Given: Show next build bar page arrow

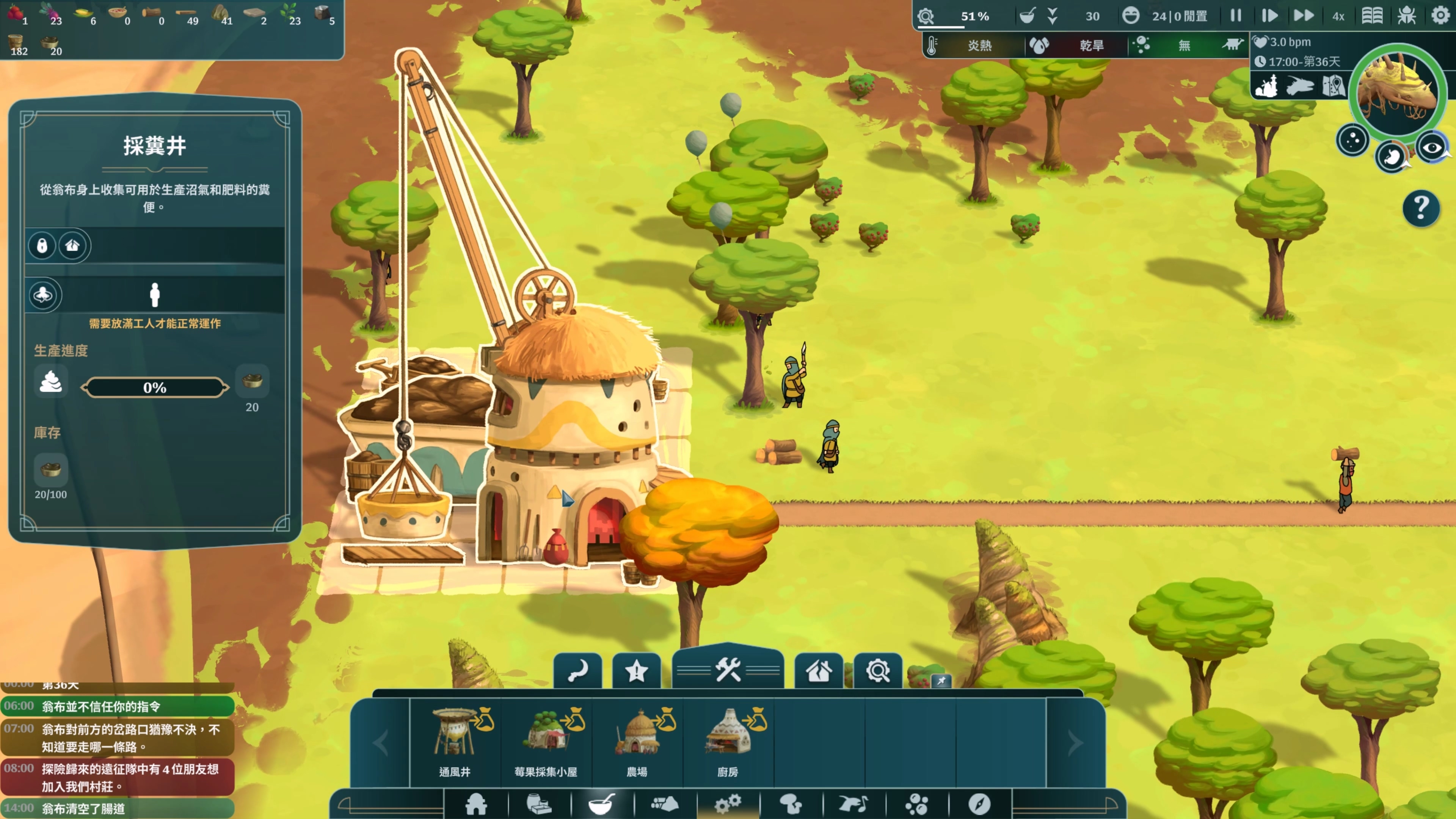Looking at the screenshot, I should [x=1075, y=743].
